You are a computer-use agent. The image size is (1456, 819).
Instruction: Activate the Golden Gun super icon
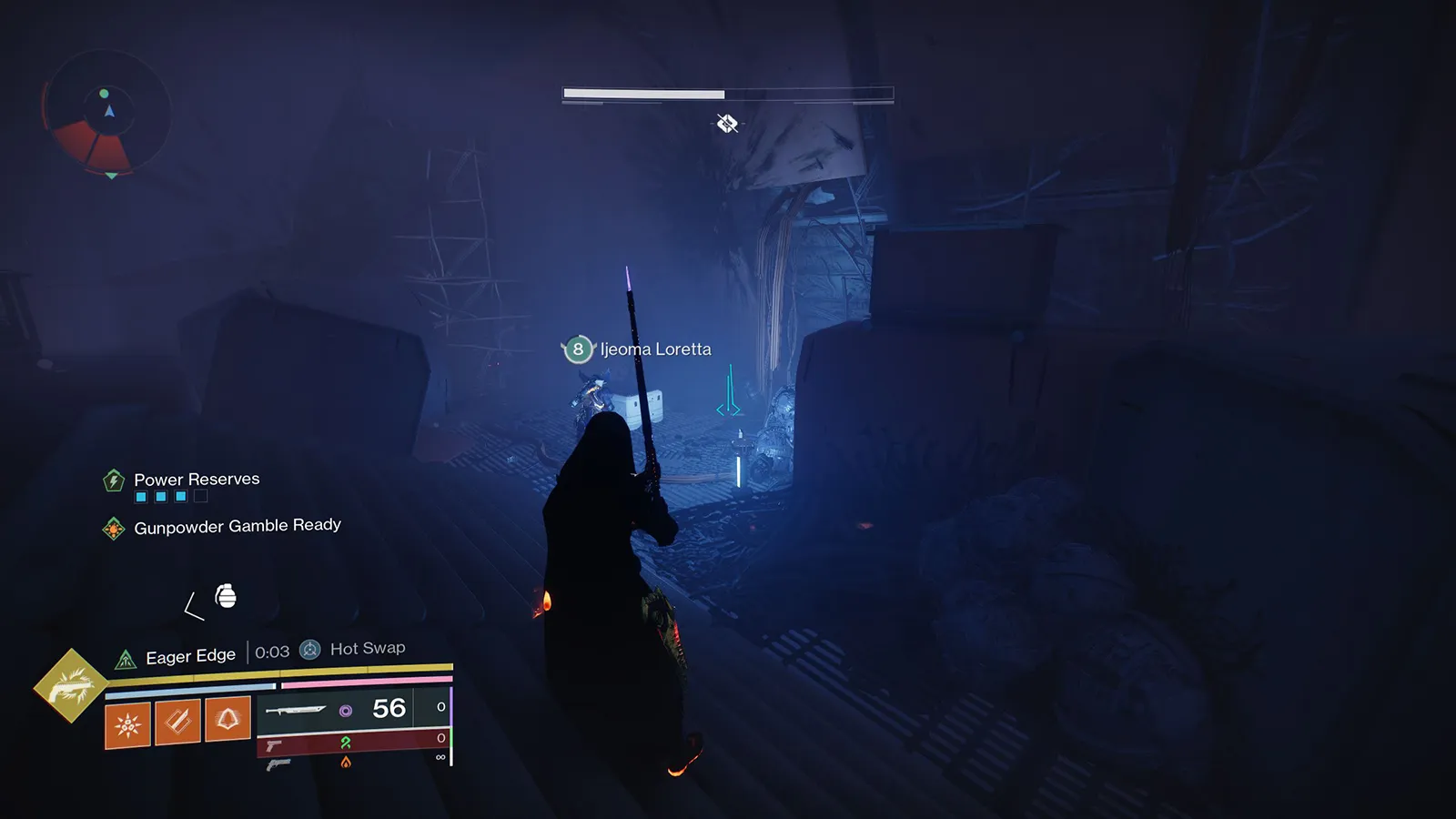[x=71, y=685]
